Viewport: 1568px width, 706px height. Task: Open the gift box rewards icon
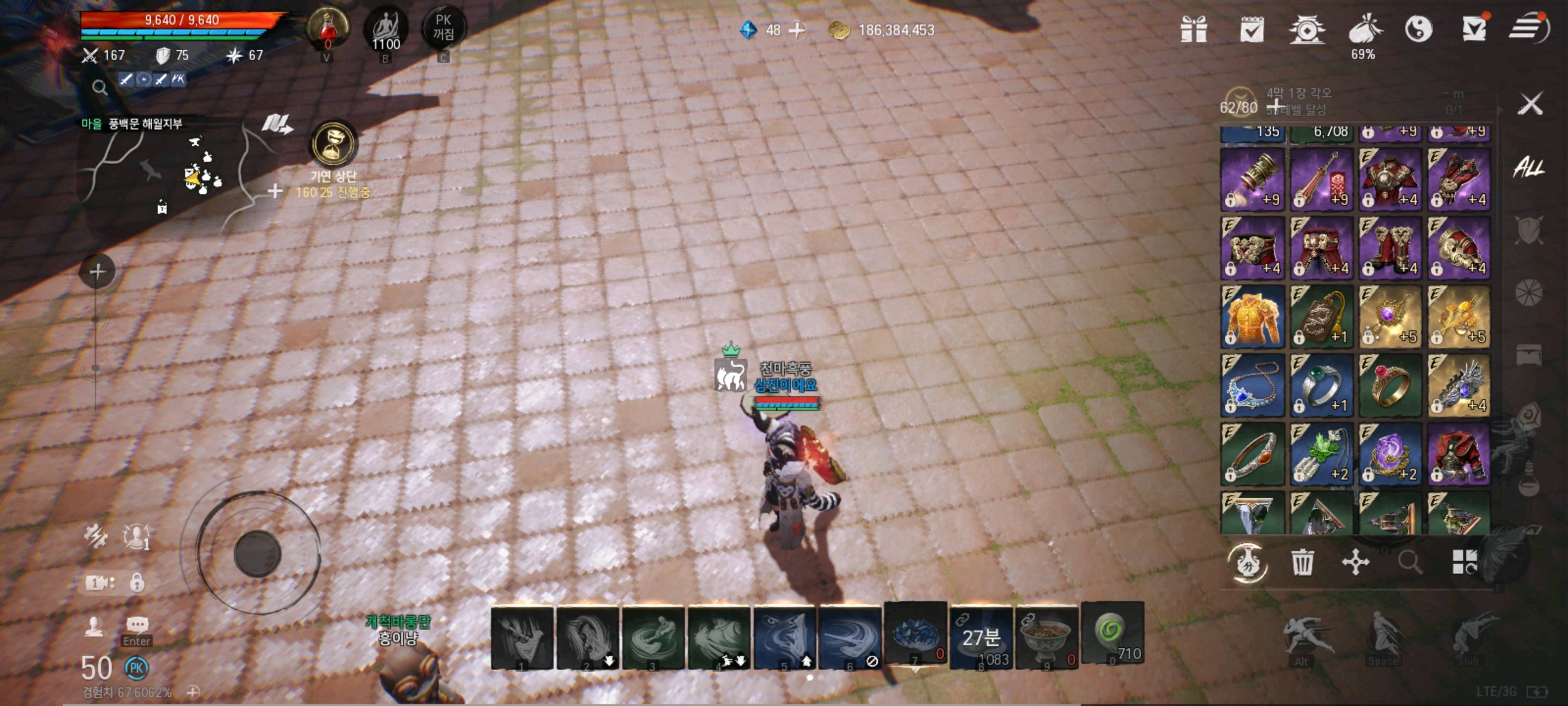point(1194,28)
